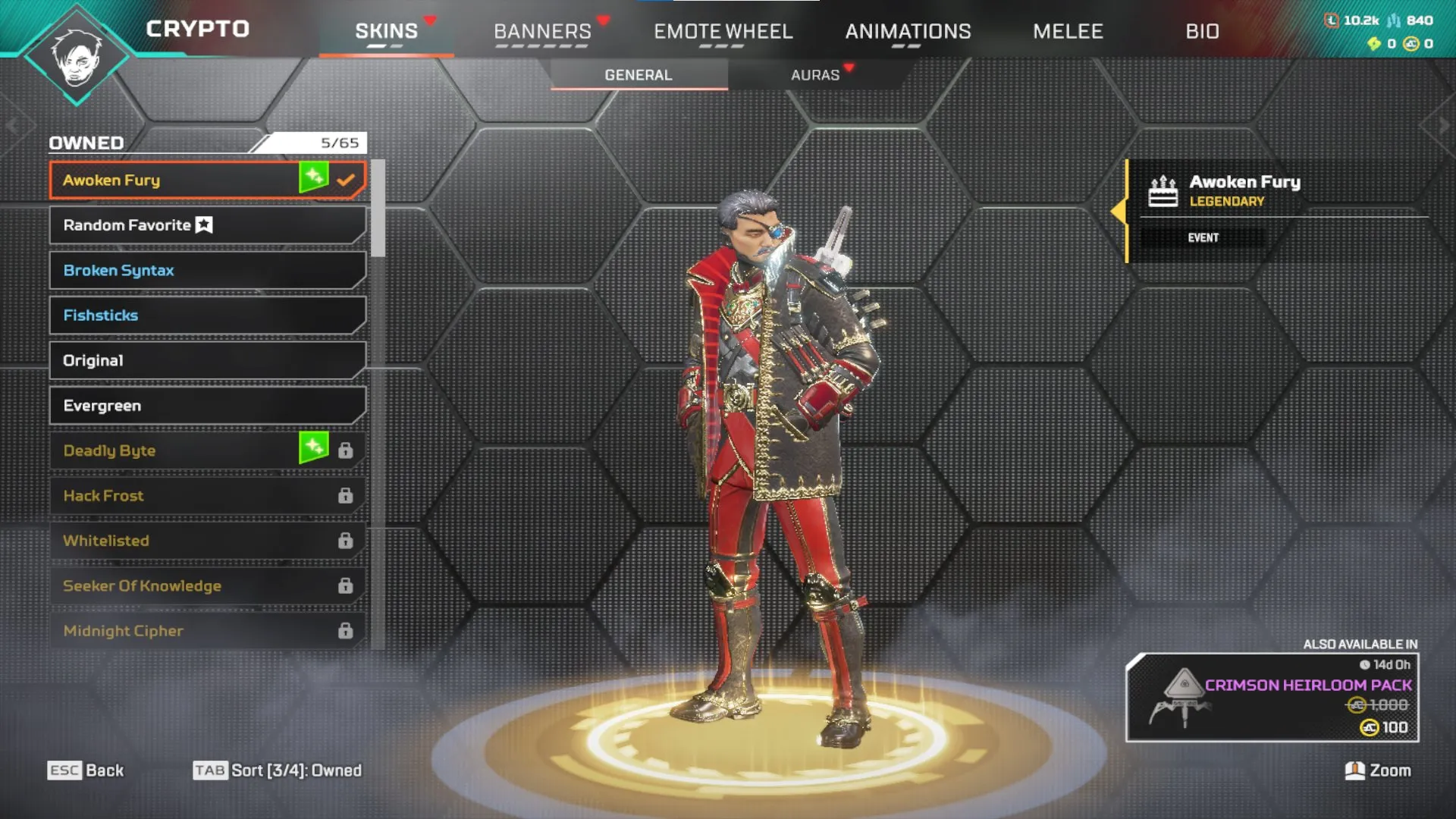Switch to the Animations tab

point(908,31)
